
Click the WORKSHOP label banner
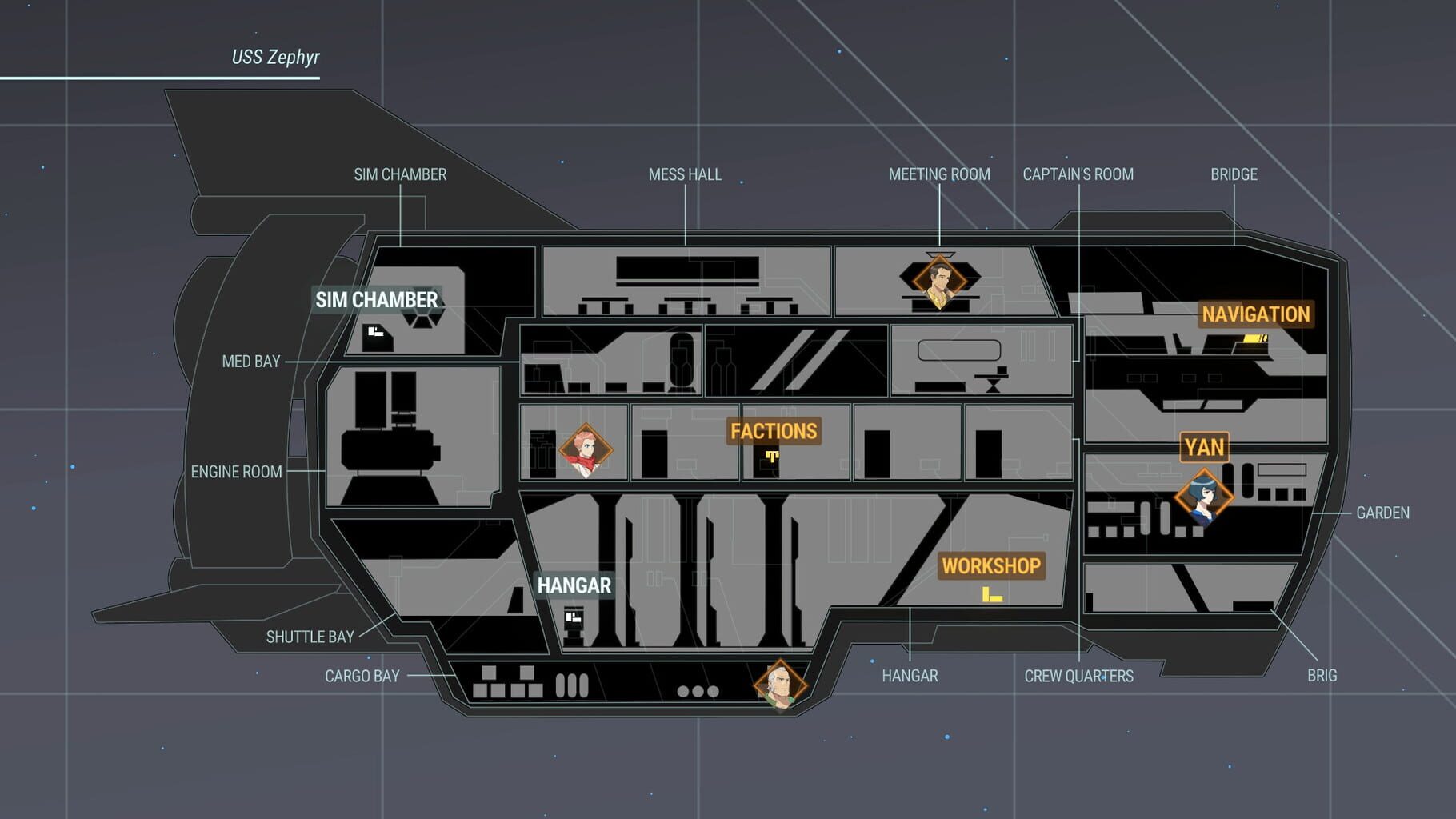pos(992,566)
